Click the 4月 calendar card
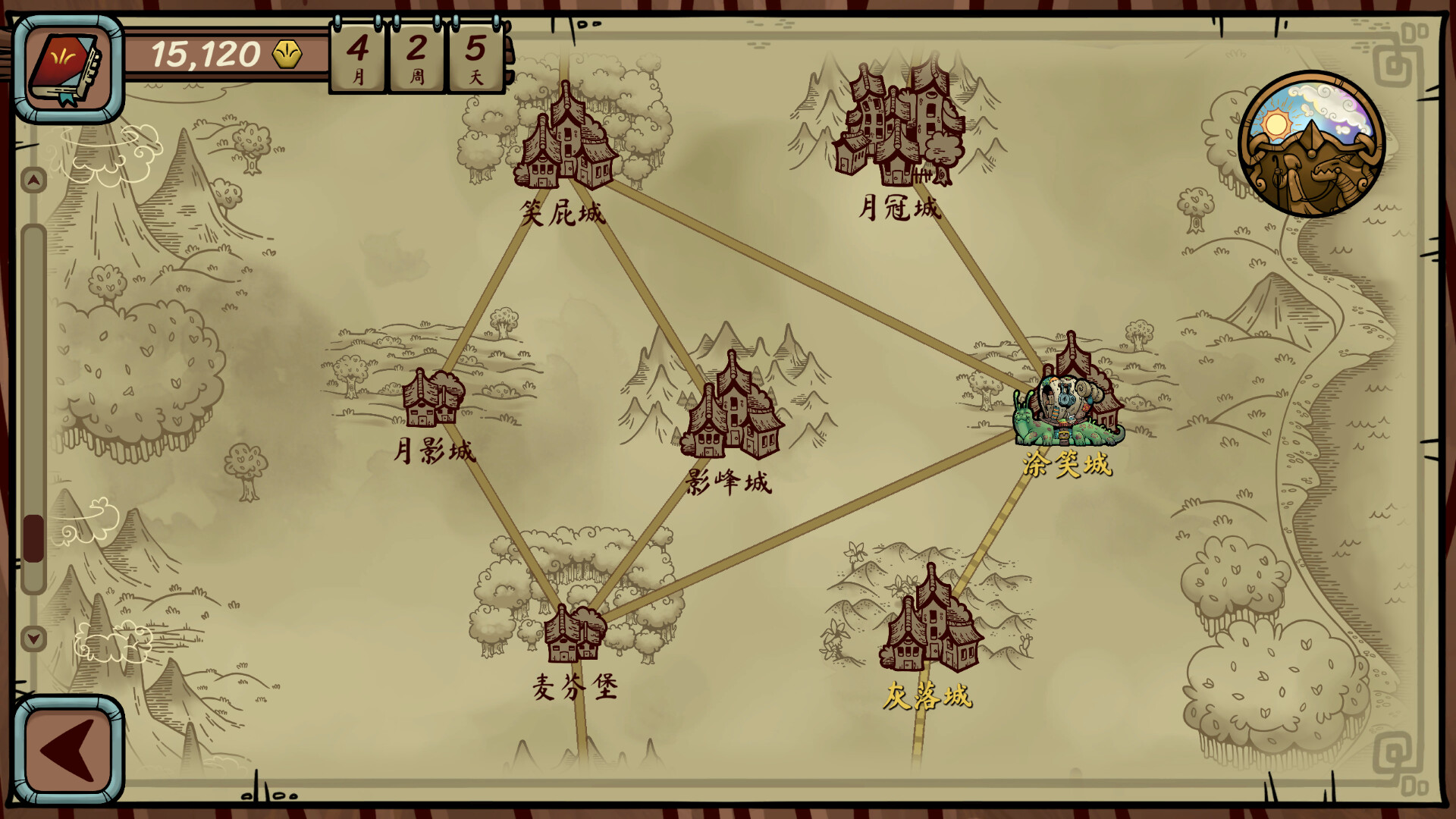The width and height of the screenshot is (1456, 819). point(358,57)
